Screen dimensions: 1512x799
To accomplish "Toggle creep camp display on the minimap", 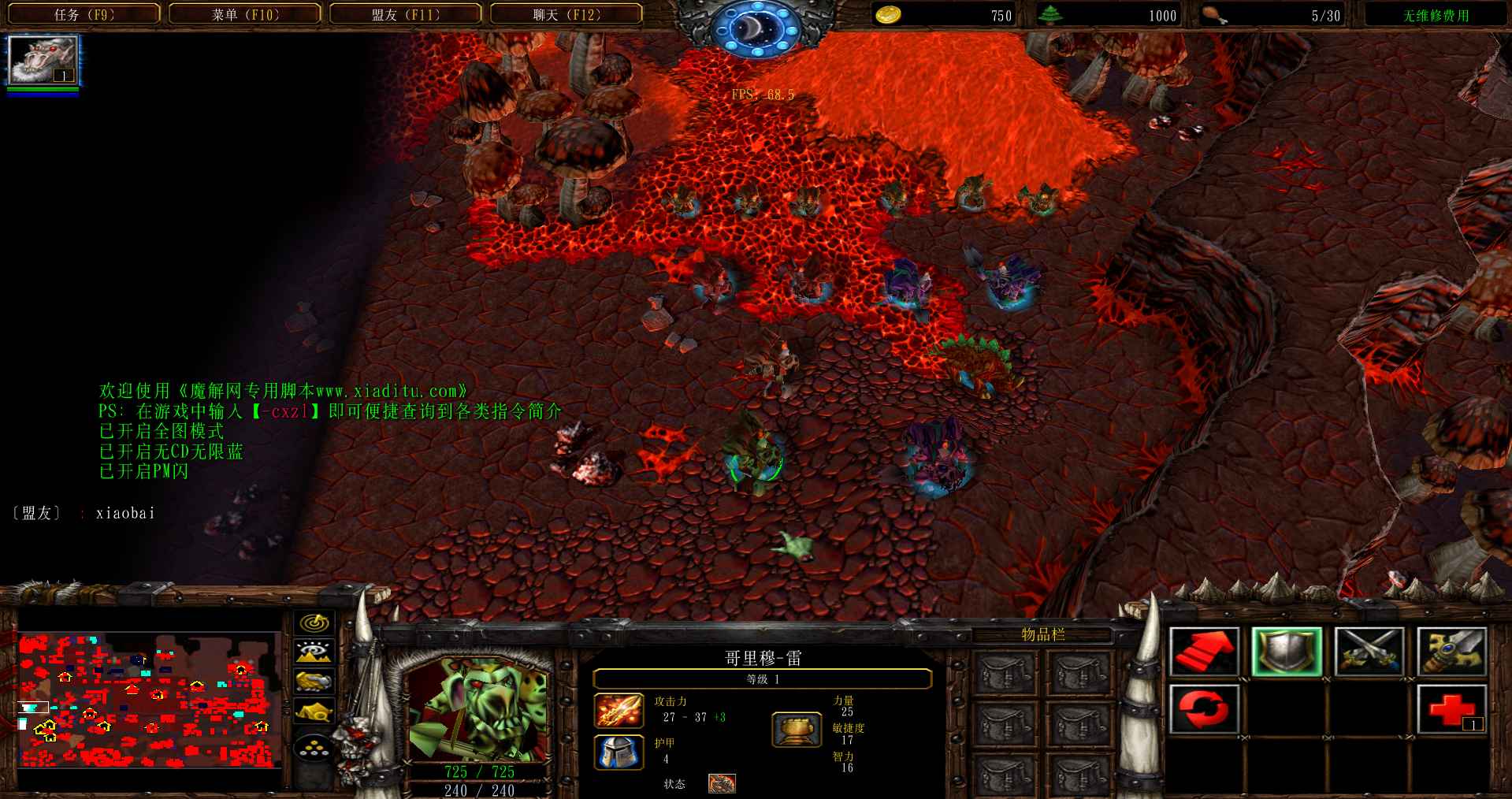I will click(314, 711).
